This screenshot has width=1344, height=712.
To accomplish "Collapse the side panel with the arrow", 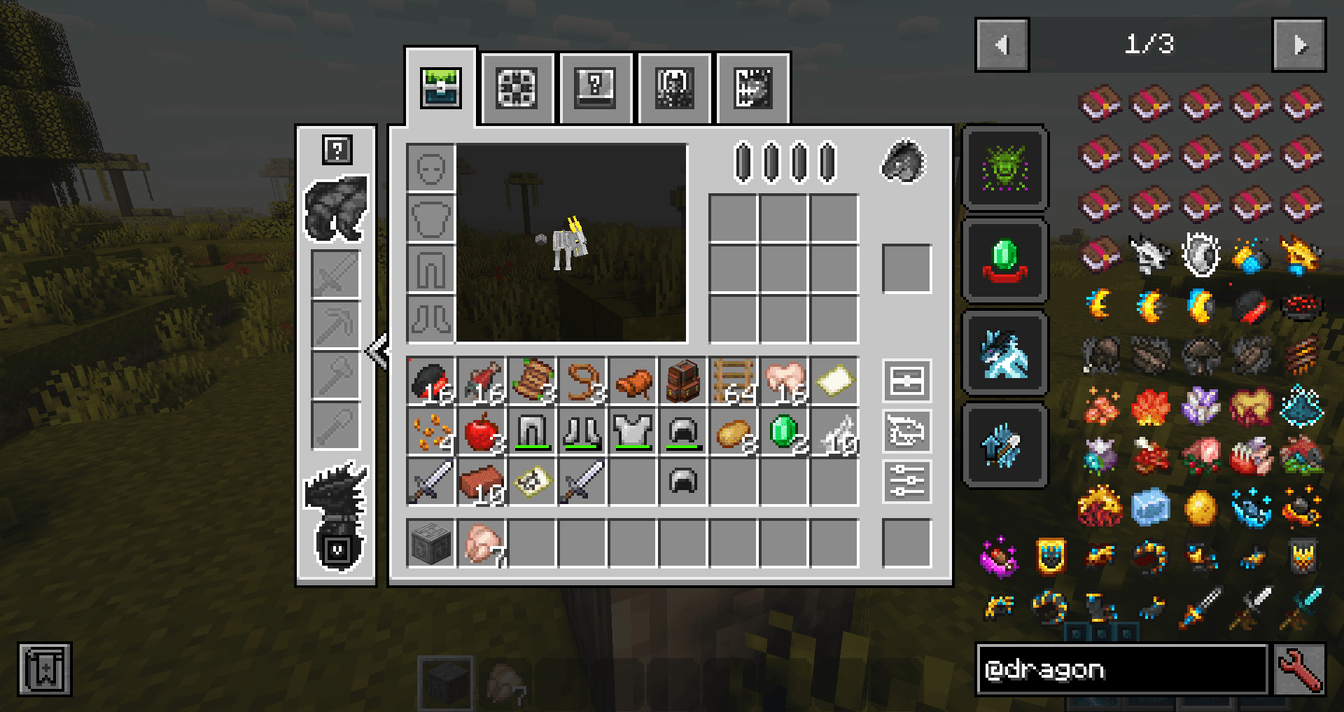I will (377, 352).
